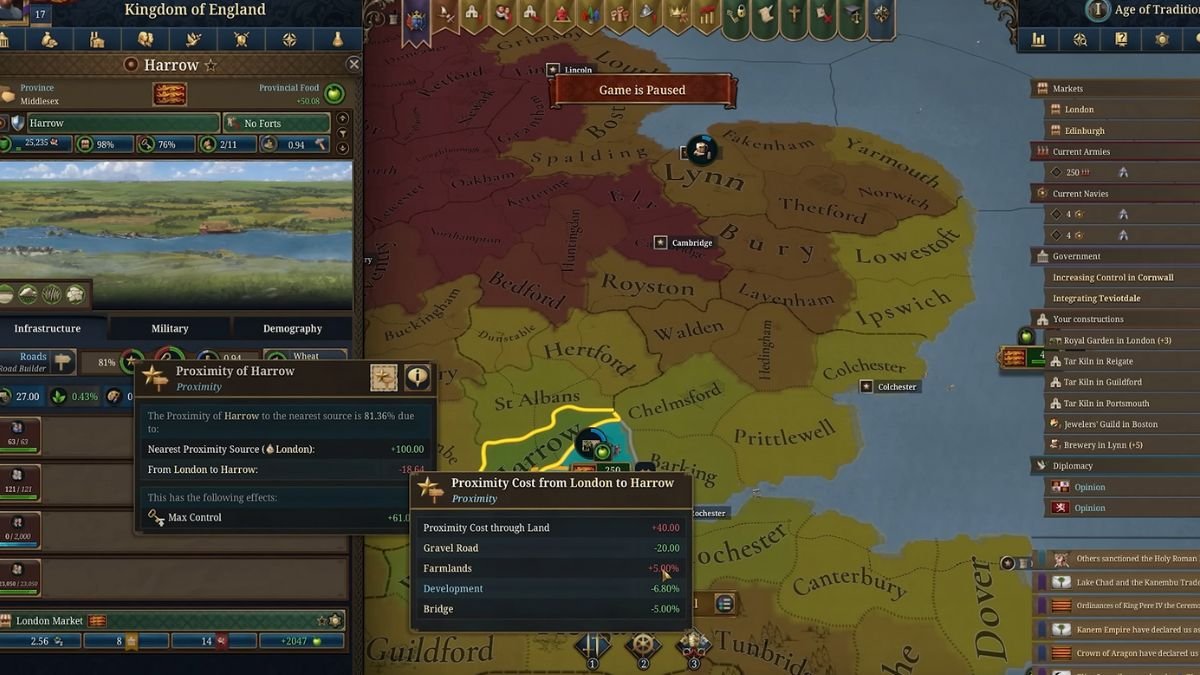The height and width of the screenshot is (675, 1200).
Task: Click the No Forts button
Action: 276,123
